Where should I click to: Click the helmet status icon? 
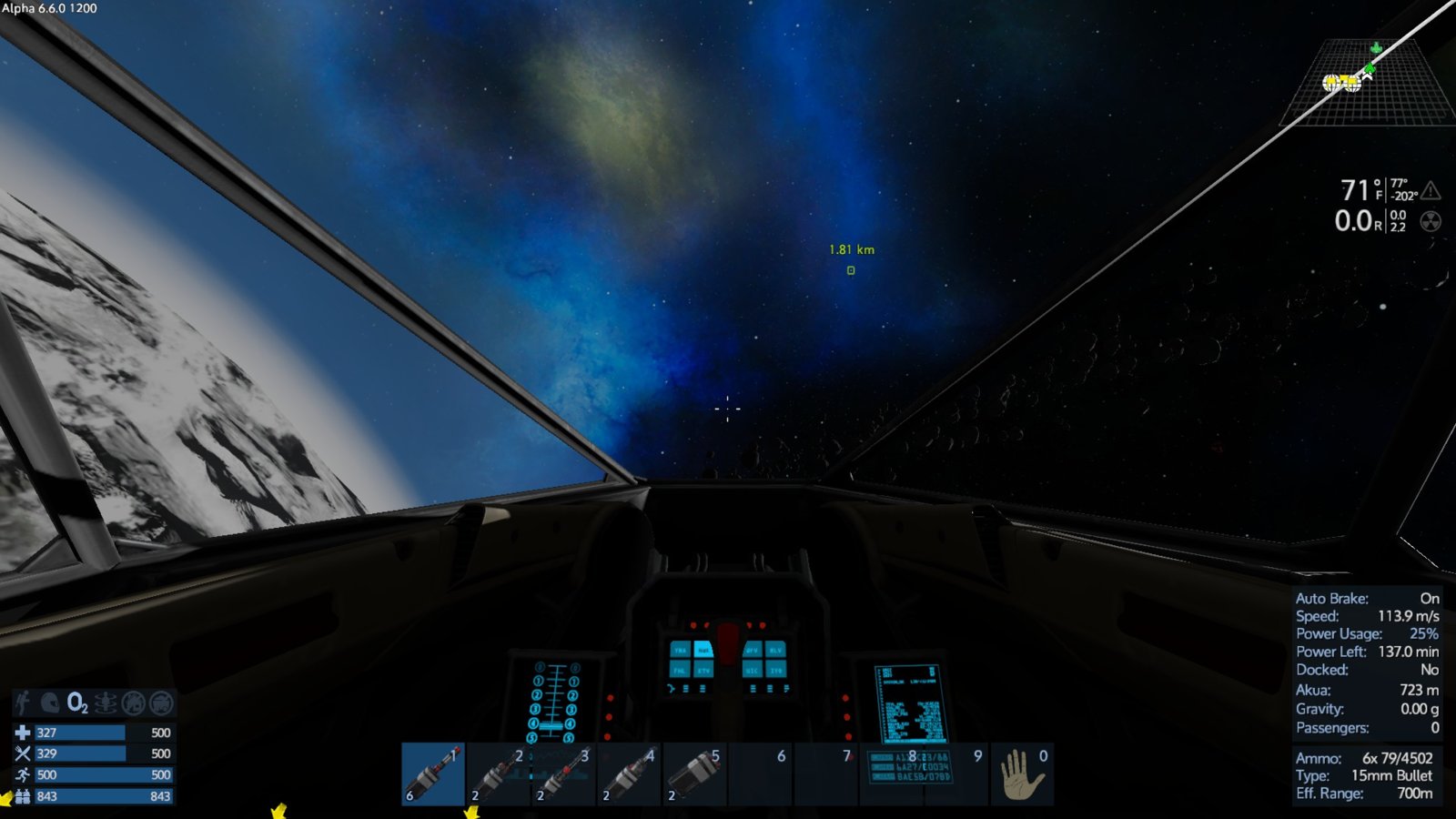coord(50,703)
